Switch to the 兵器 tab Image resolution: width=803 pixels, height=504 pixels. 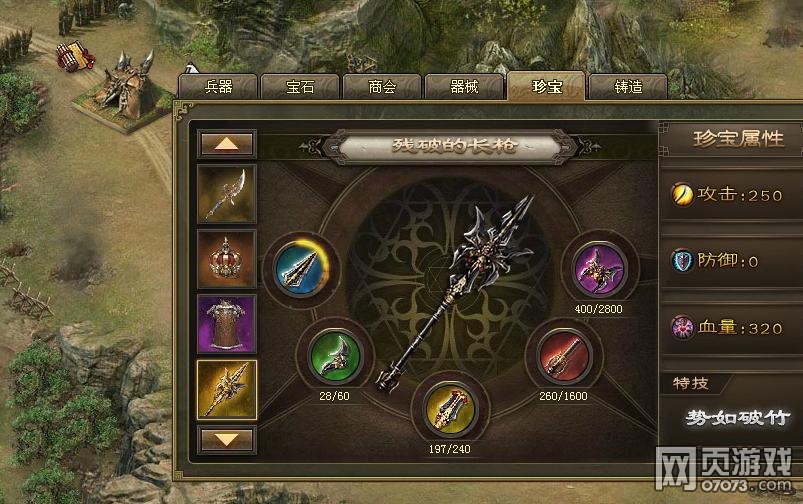point(218,87)
